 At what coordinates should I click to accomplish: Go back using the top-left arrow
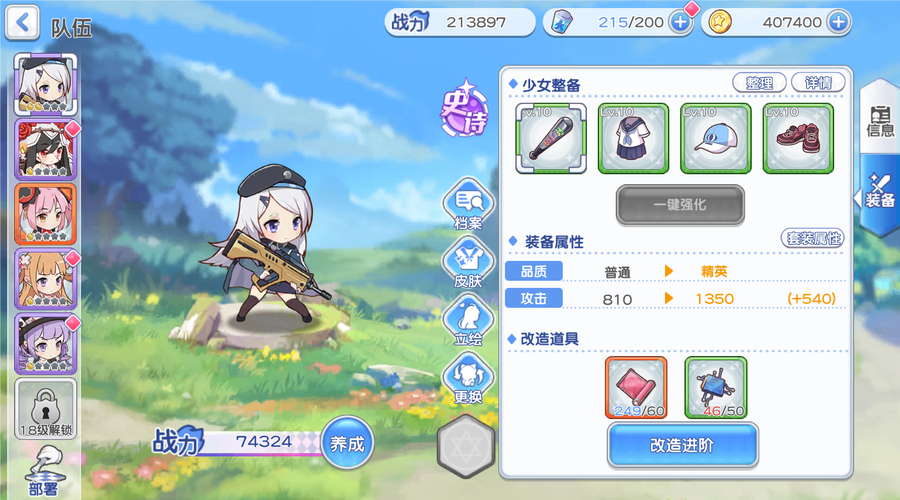click(23, 22)
